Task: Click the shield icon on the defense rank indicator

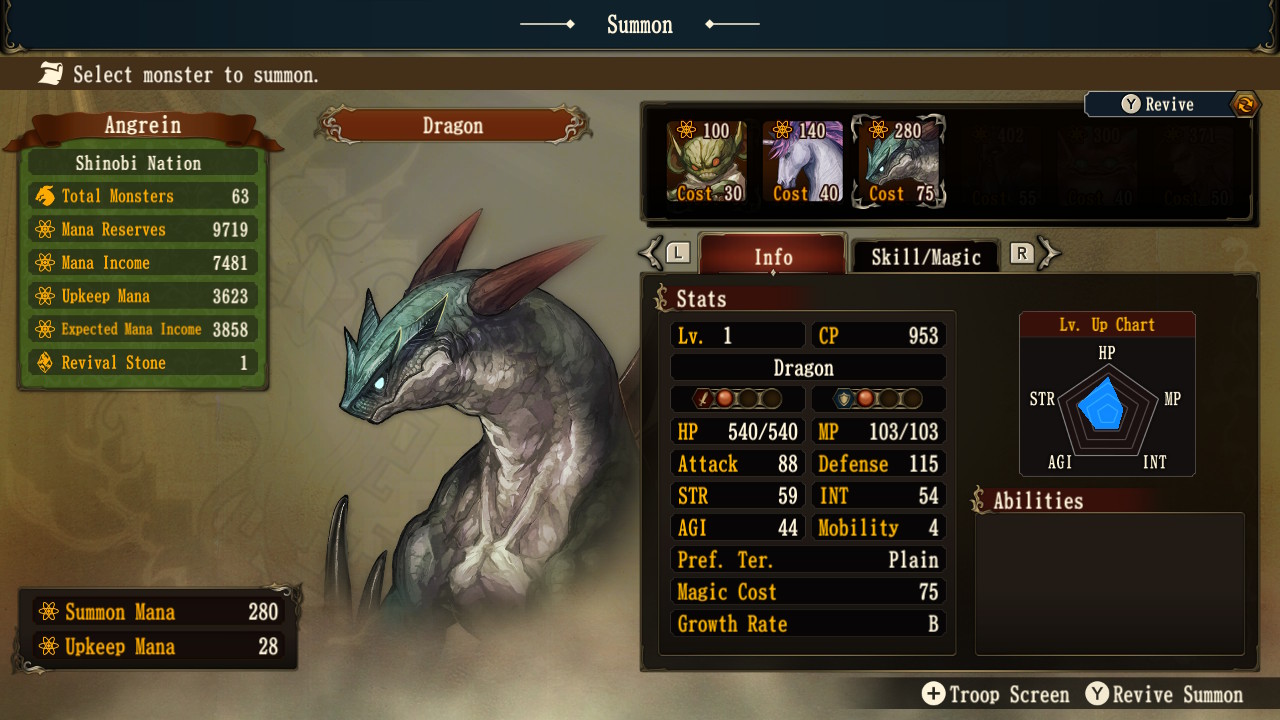Action: point(842,398)
